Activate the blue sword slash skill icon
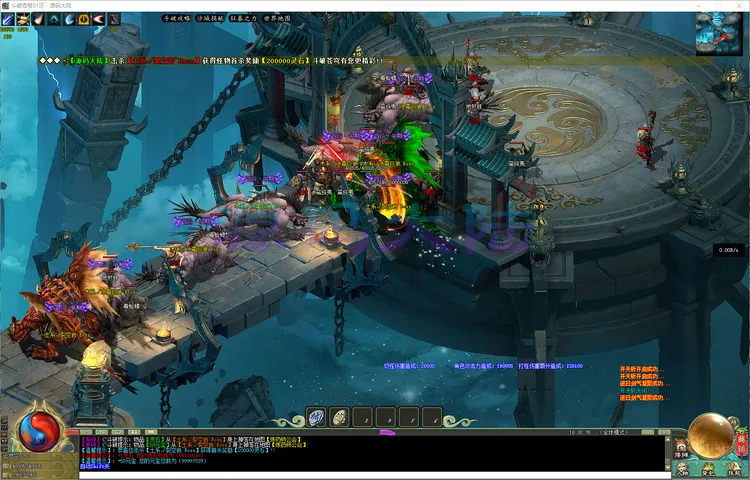The width and height of the screenshot is (750, 480). point(7,19)
